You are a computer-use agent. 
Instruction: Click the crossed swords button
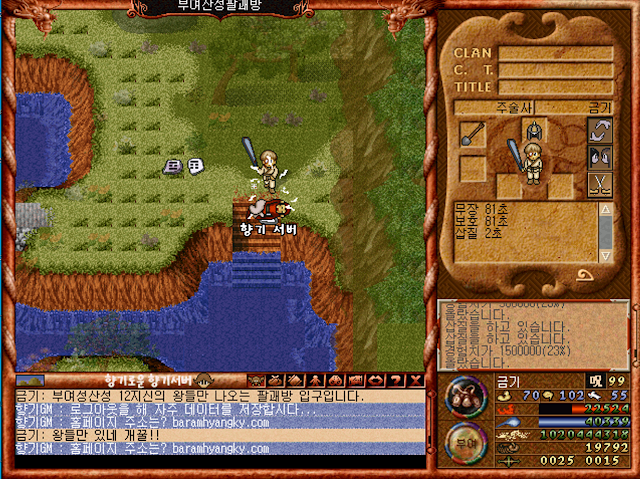[x=600, y=185]
